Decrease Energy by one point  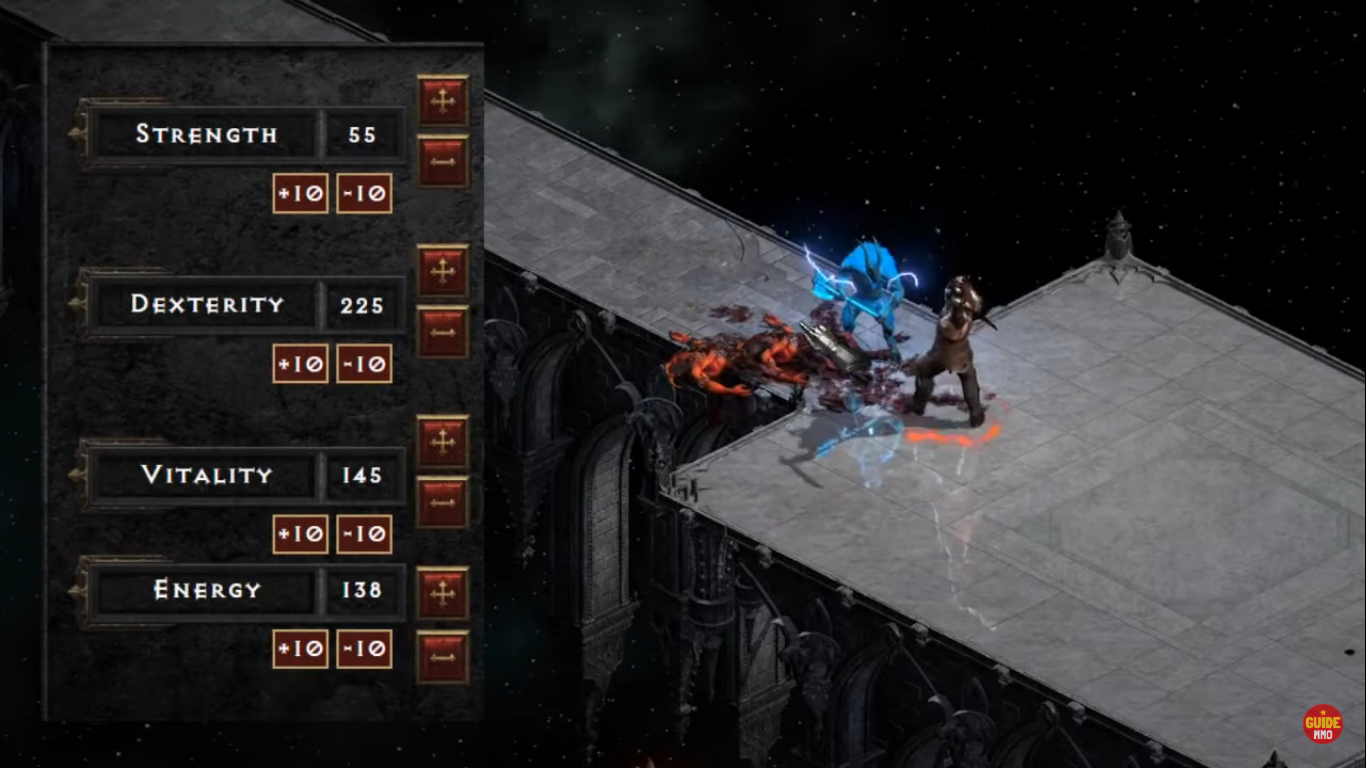tap(442, 656)
